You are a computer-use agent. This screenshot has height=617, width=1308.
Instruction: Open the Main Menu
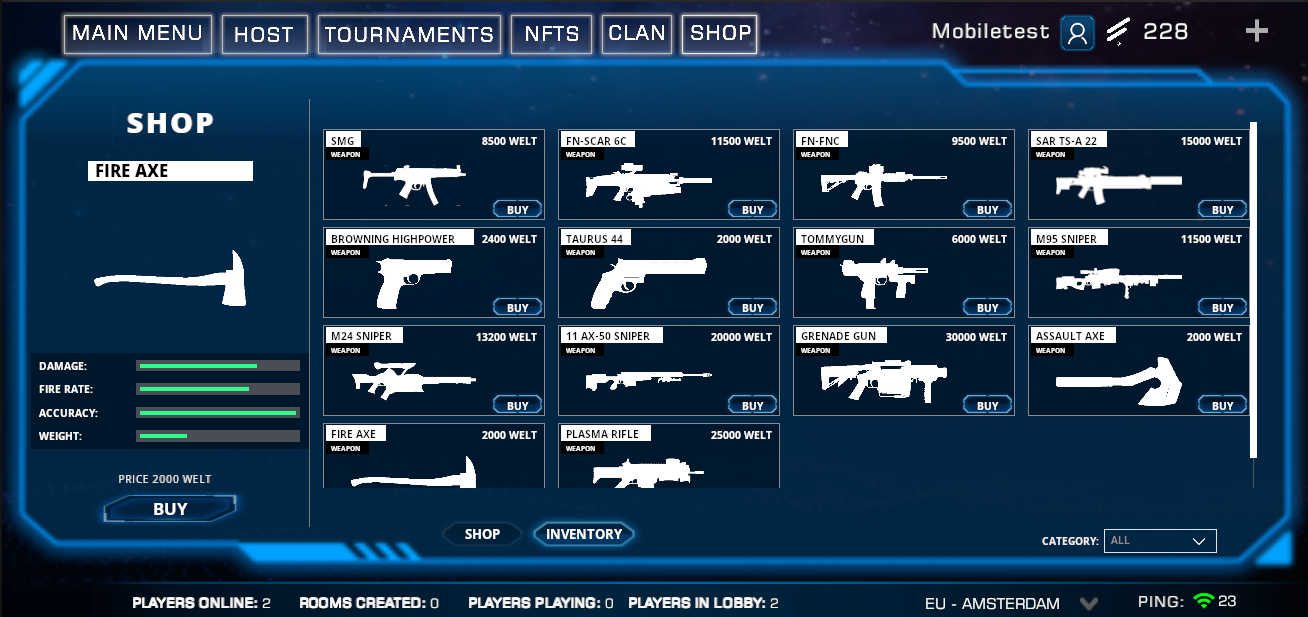[x=138, y=34]
